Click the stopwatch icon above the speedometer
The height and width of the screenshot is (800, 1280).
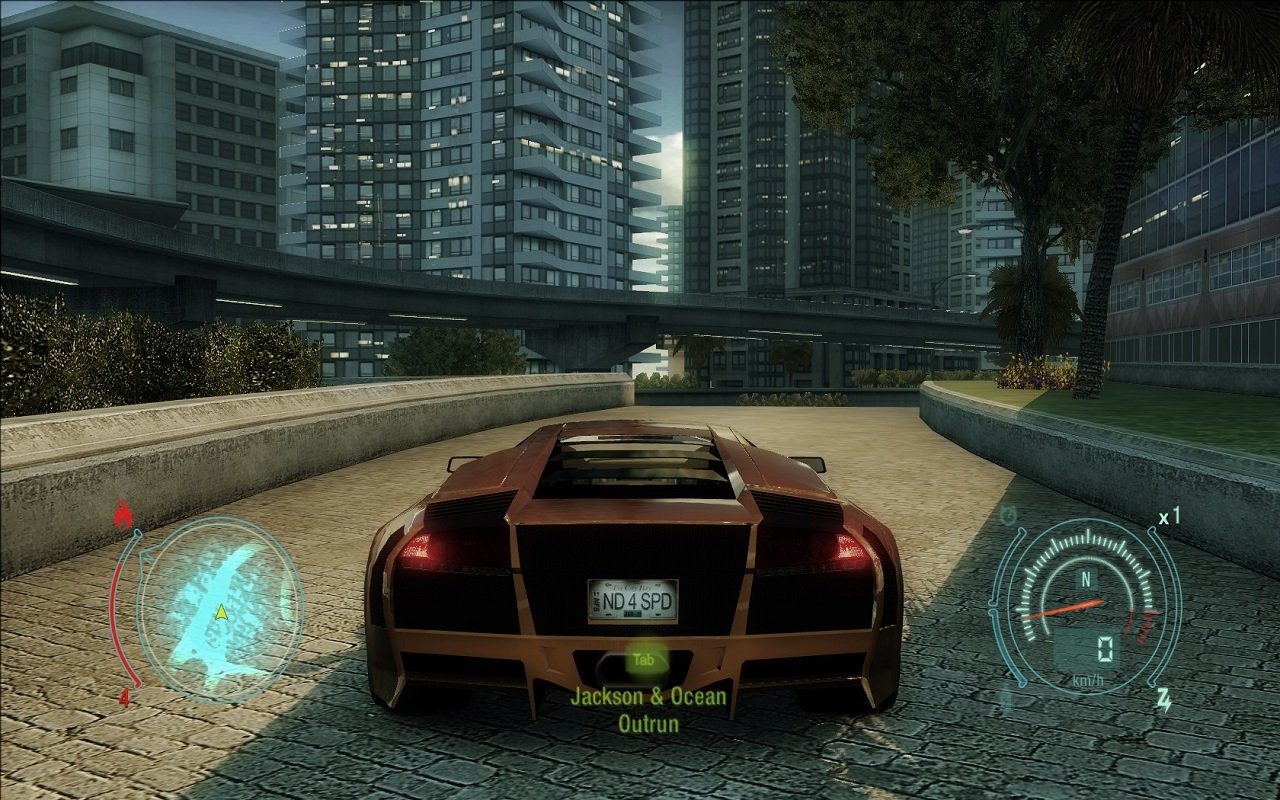[x=1006, y=516]
